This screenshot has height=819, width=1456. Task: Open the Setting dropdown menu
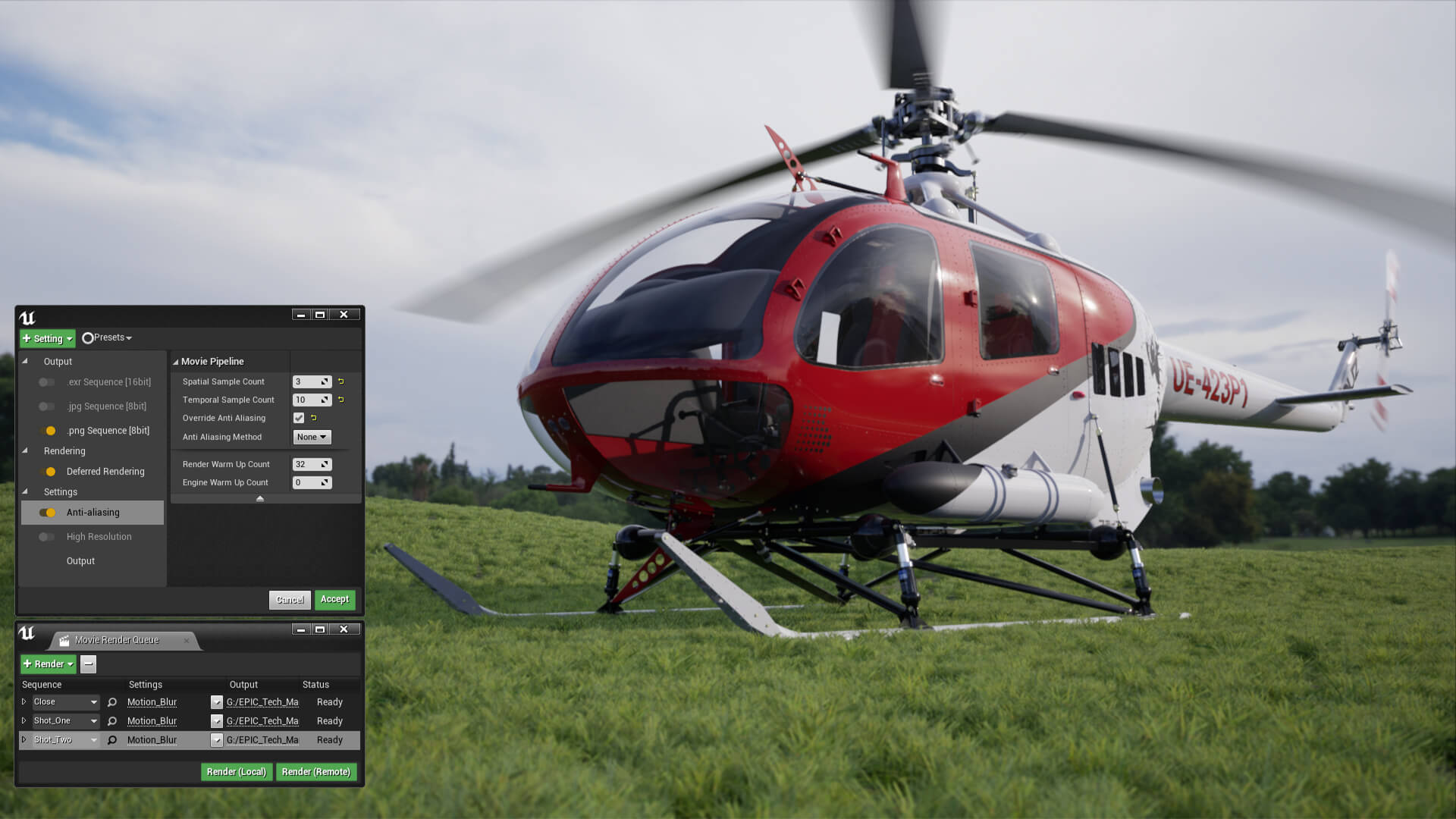click(x=47, y=338)
